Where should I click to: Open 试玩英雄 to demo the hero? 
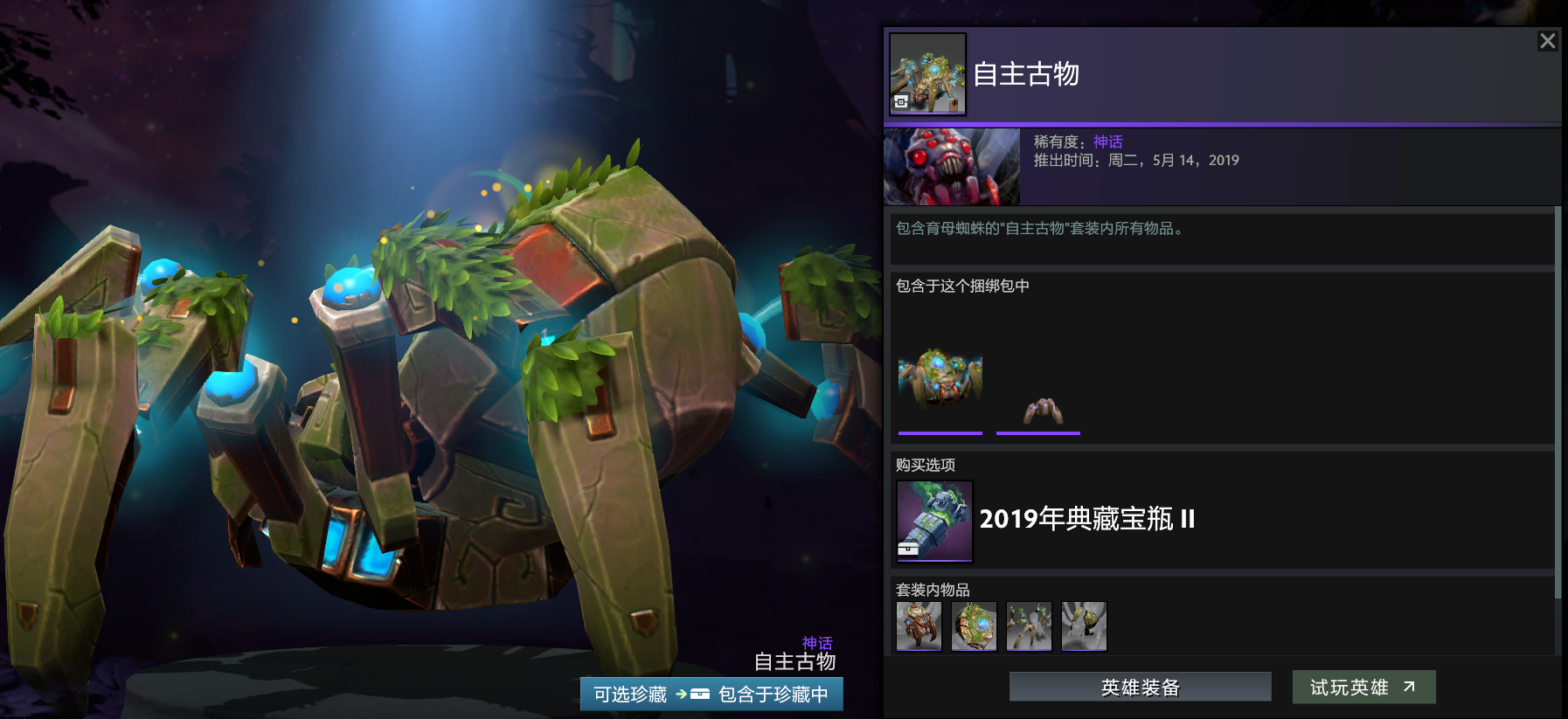point(1363,688)
